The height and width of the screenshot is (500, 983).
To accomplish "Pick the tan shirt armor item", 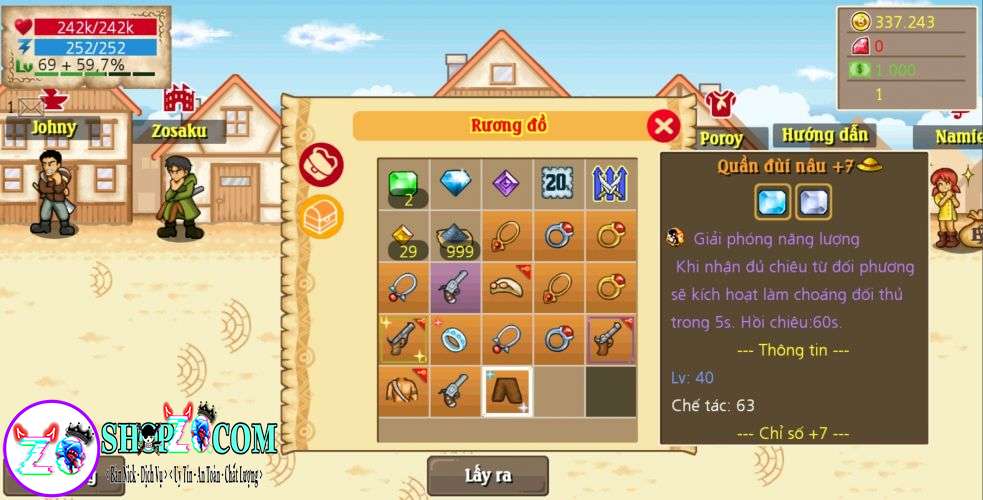I will (403, 391).
